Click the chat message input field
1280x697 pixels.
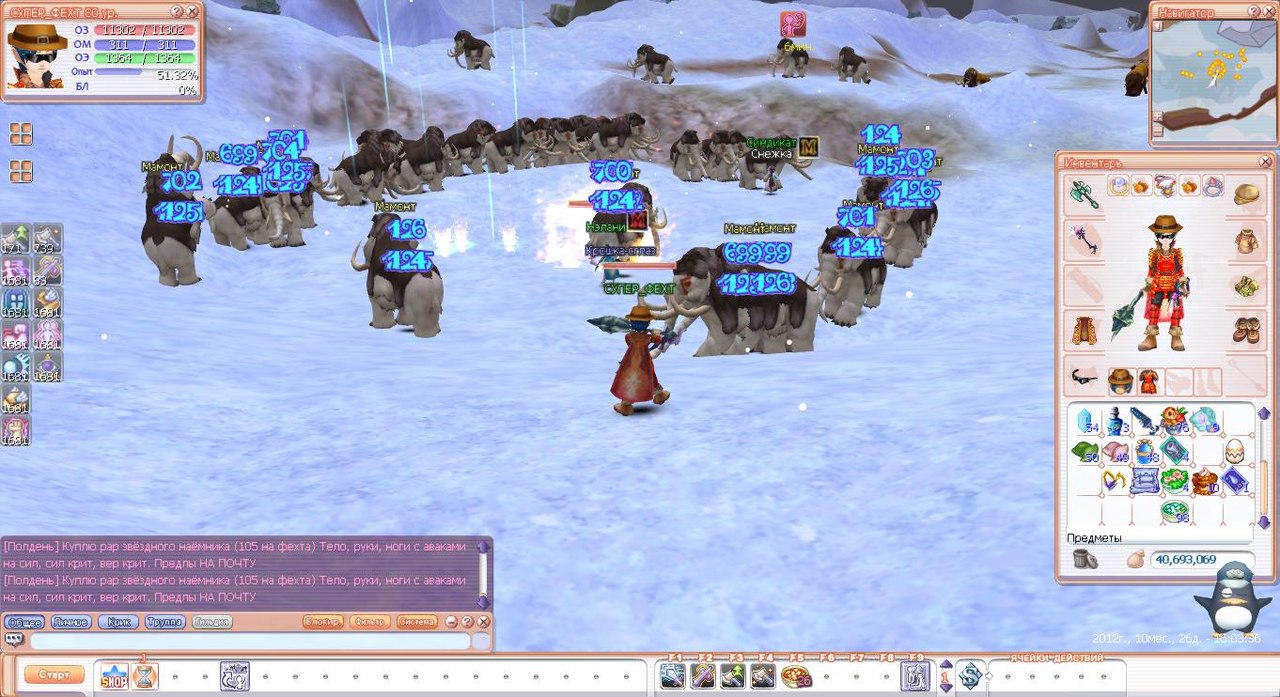(250, 641)
